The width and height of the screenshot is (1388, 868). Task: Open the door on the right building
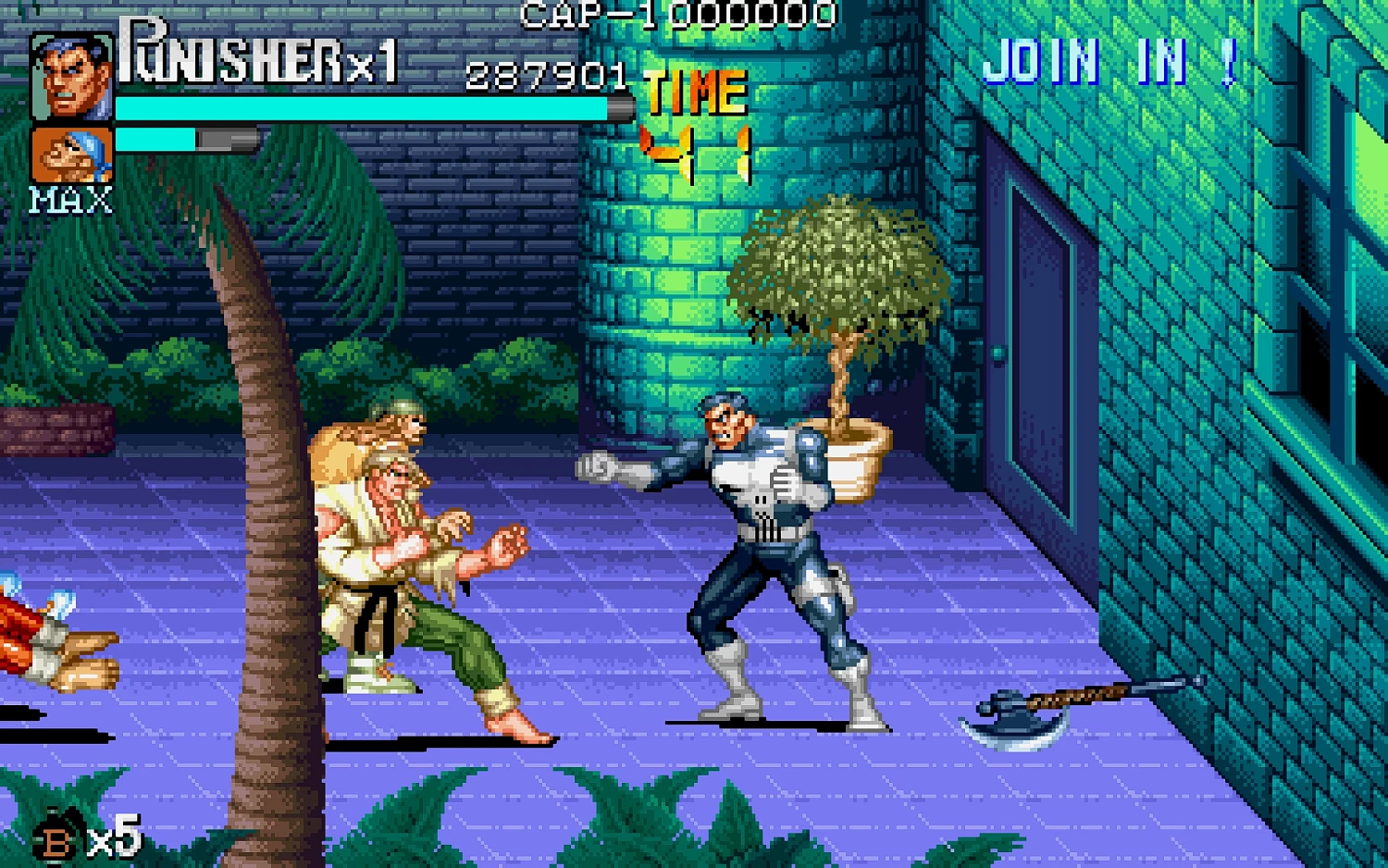coord(1032,324)
